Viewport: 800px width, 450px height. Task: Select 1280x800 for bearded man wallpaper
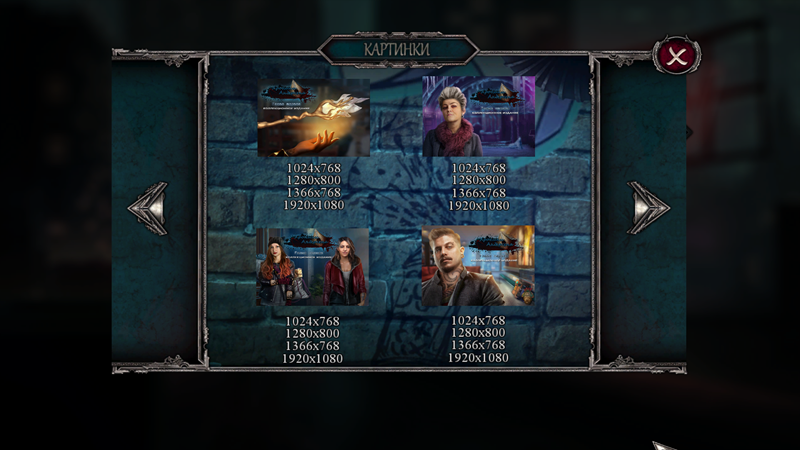[x=478, y=333]
